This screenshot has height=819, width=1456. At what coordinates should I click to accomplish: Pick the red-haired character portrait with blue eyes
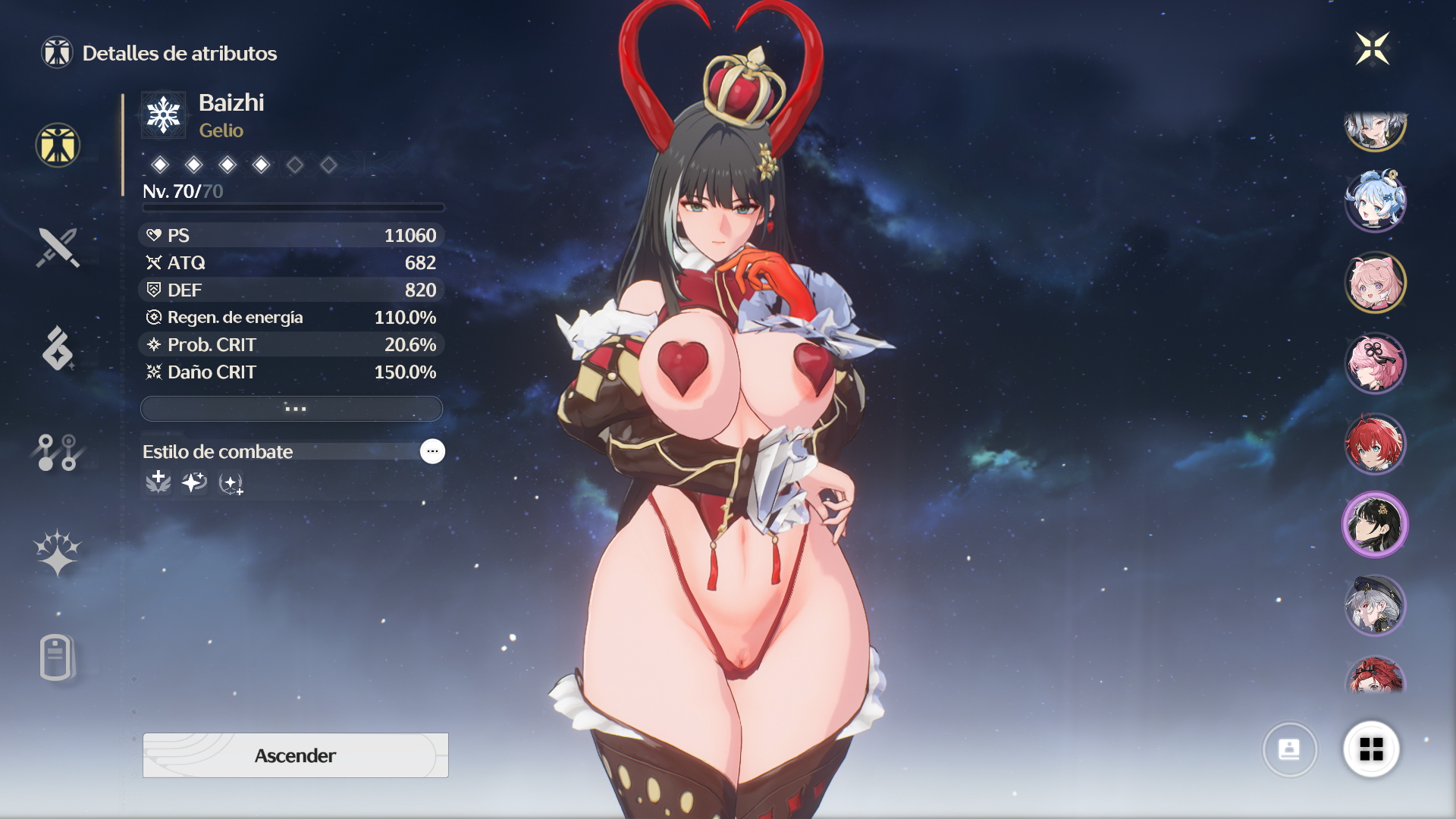(1375, 444)
